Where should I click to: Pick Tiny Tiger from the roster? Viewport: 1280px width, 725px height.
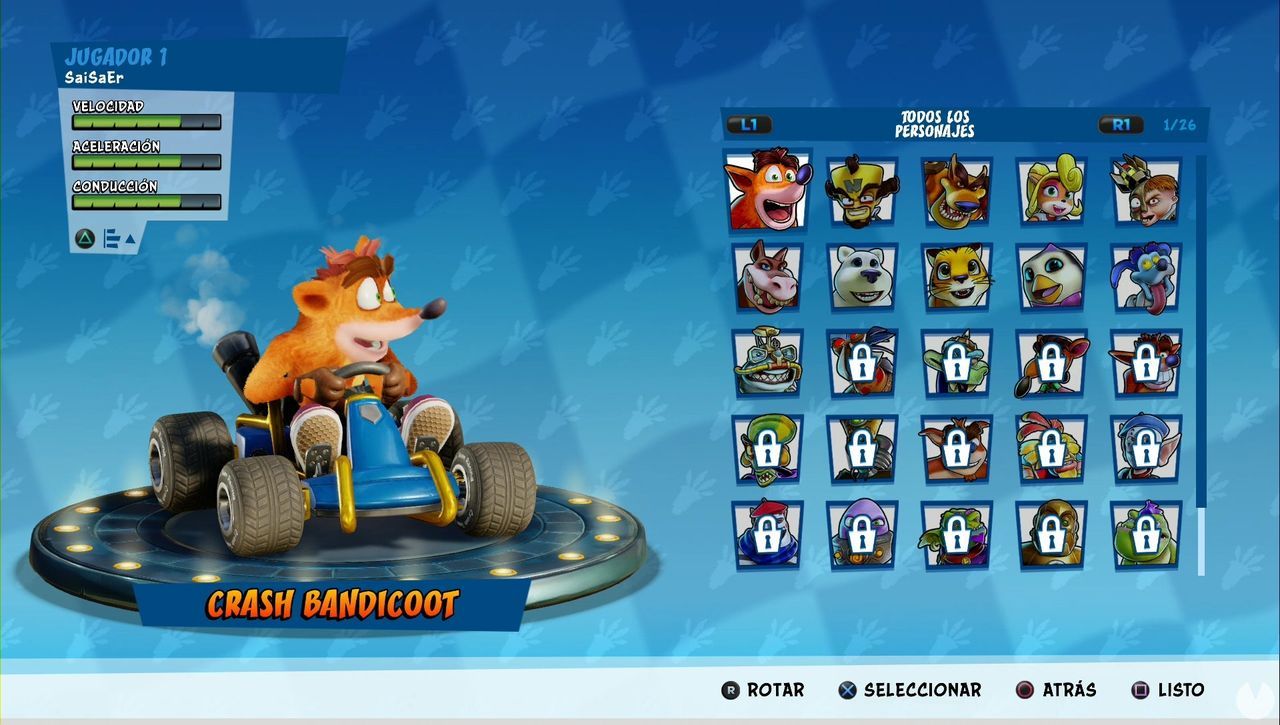pyautogui.click(x=958, y=190)
